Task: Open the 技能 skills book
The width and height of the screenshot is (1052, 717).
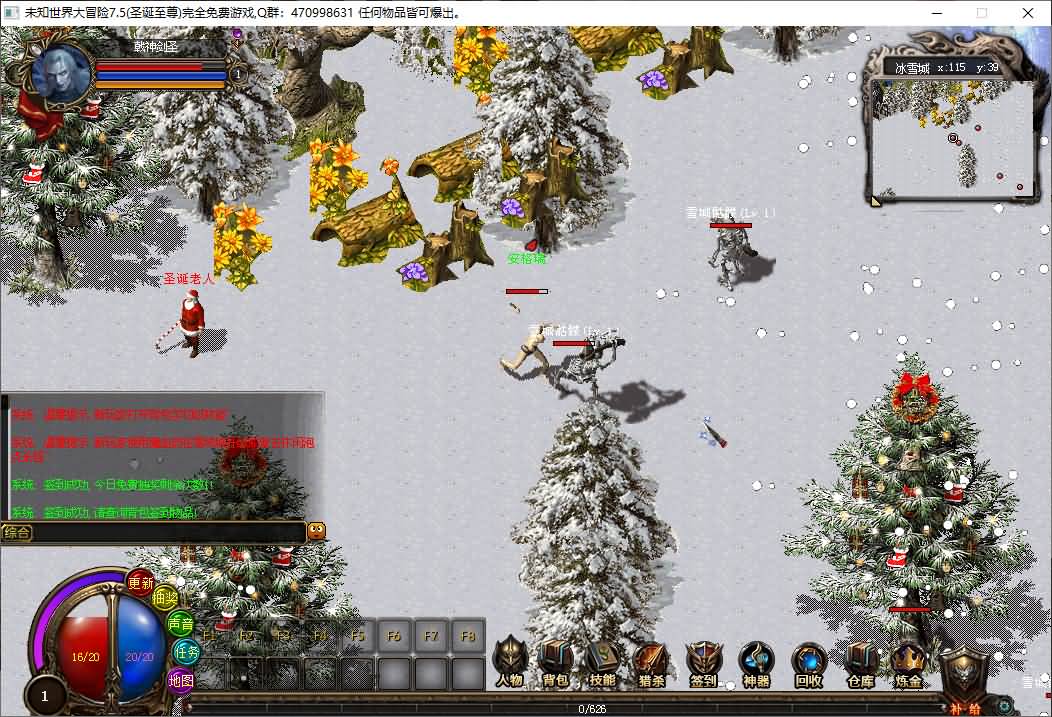Action: pos(602,662)
